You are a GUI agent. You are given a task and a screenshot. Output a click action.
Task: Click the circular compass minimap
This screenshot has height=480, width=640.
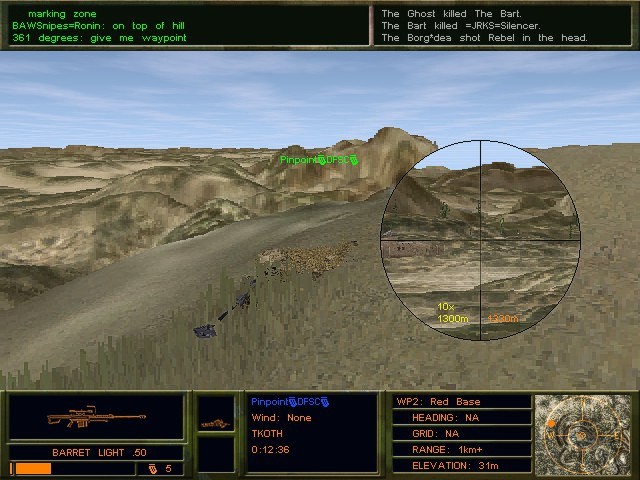pos(584,433)
